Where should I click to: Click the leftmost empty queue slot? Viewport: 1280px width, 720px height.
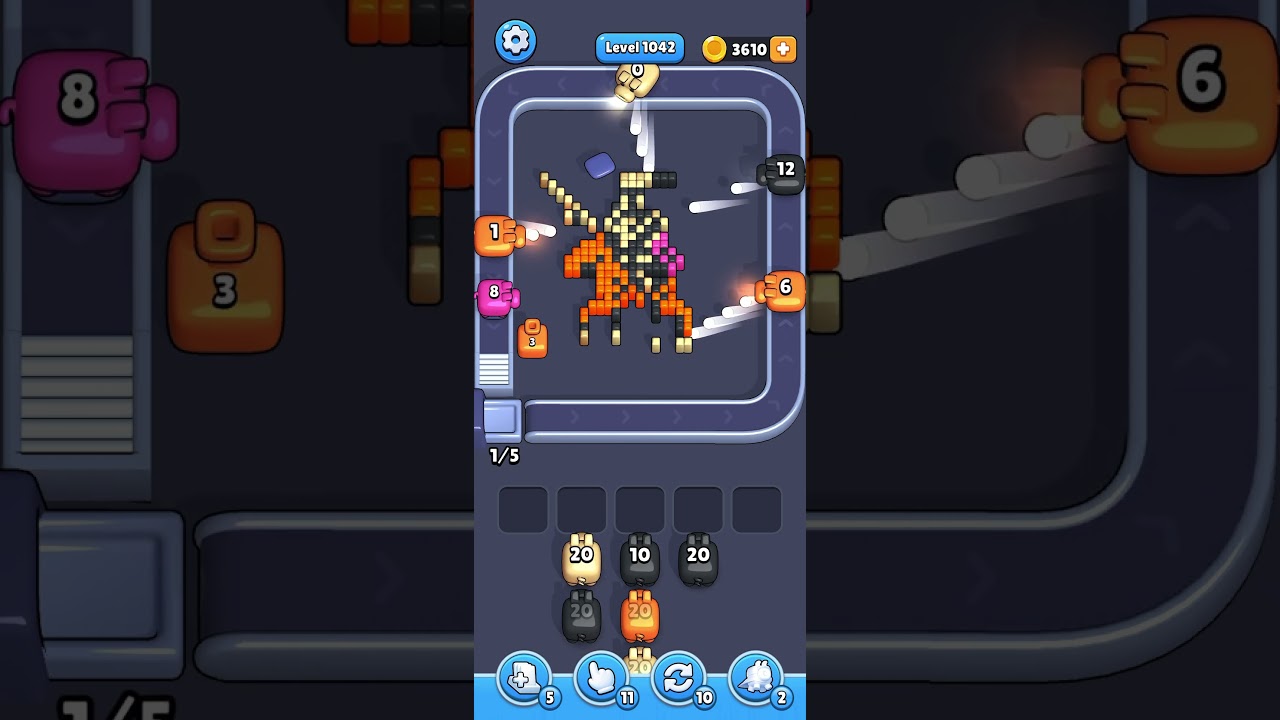point(521,508)
